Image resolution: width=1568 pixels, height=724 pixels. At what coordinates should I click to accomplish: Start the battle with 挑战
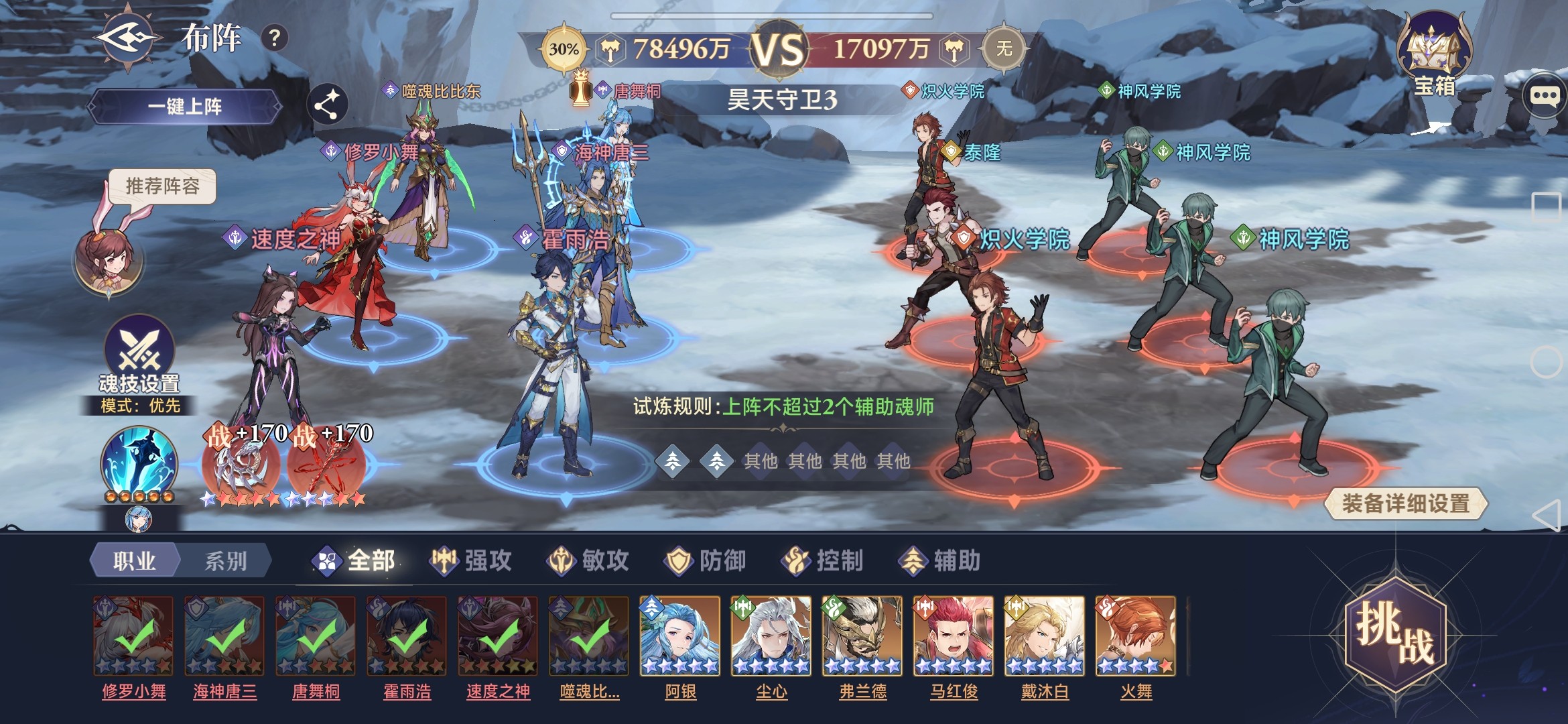tap(1396, 634)
